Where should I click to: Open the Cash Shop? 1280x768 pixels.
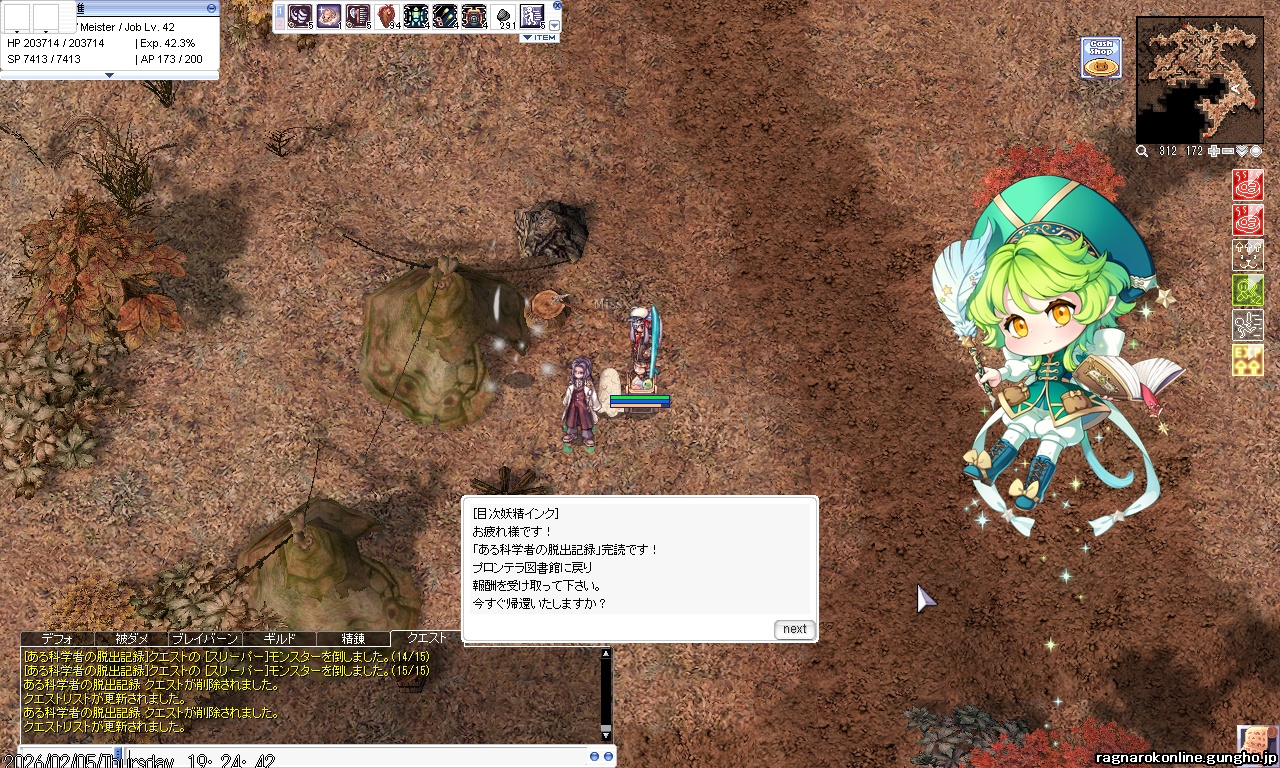(1101, 58)
